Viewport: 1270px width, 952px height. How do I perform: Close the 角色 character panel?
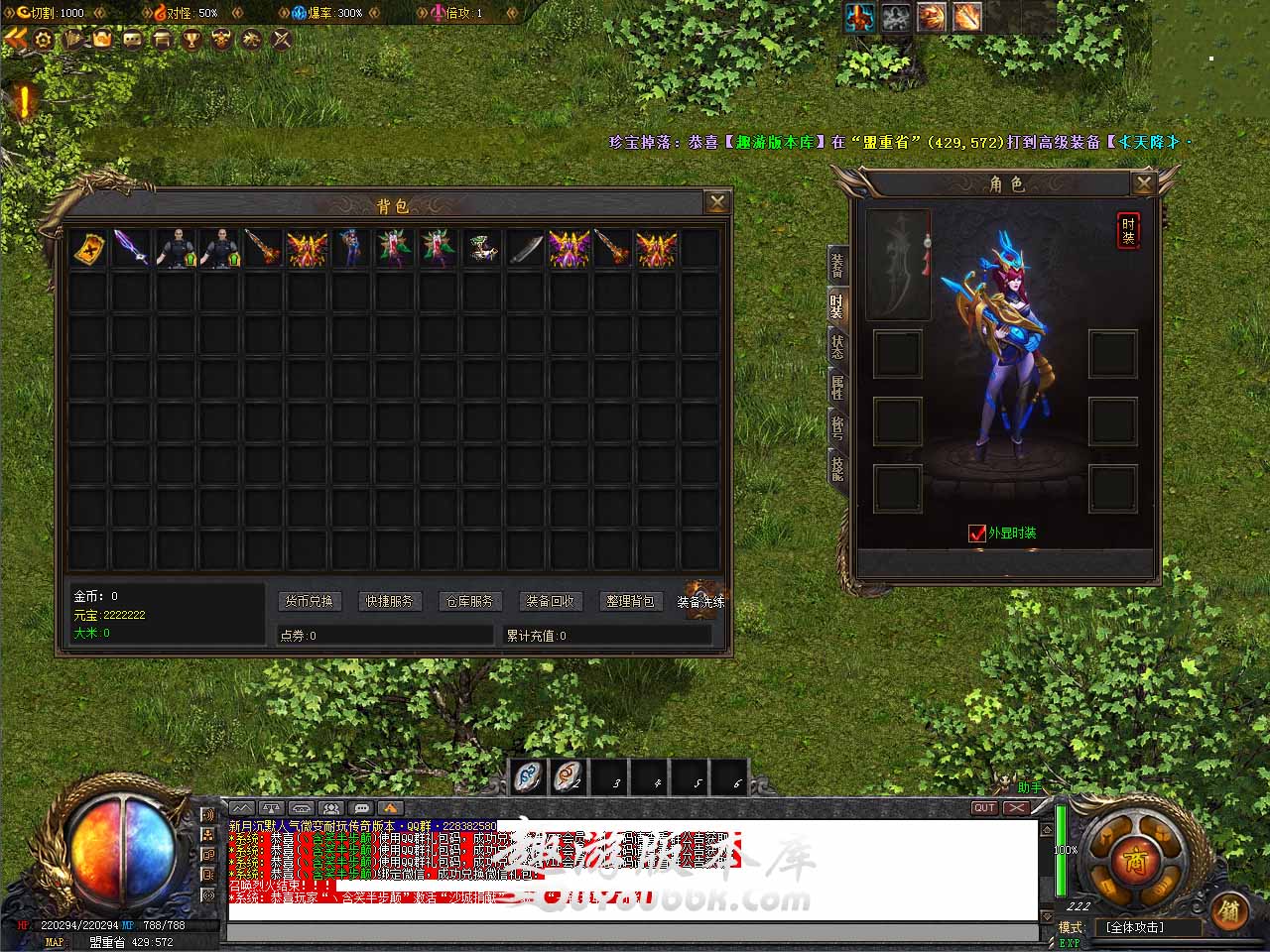[1144, 183]
